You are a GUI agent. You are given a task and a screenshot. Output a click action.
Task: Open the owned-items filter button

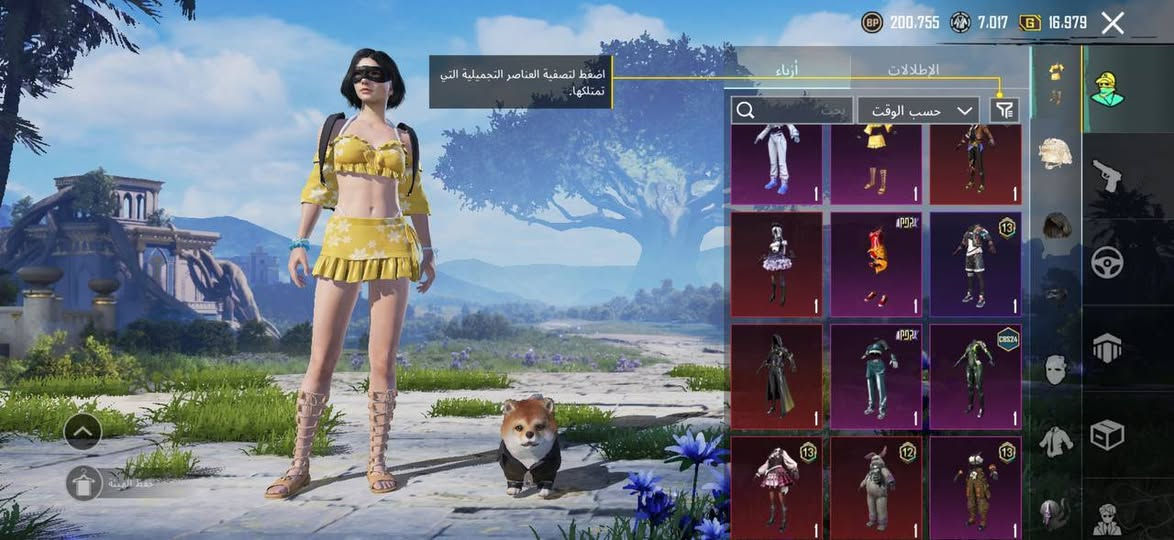(x=1004, y=110)
